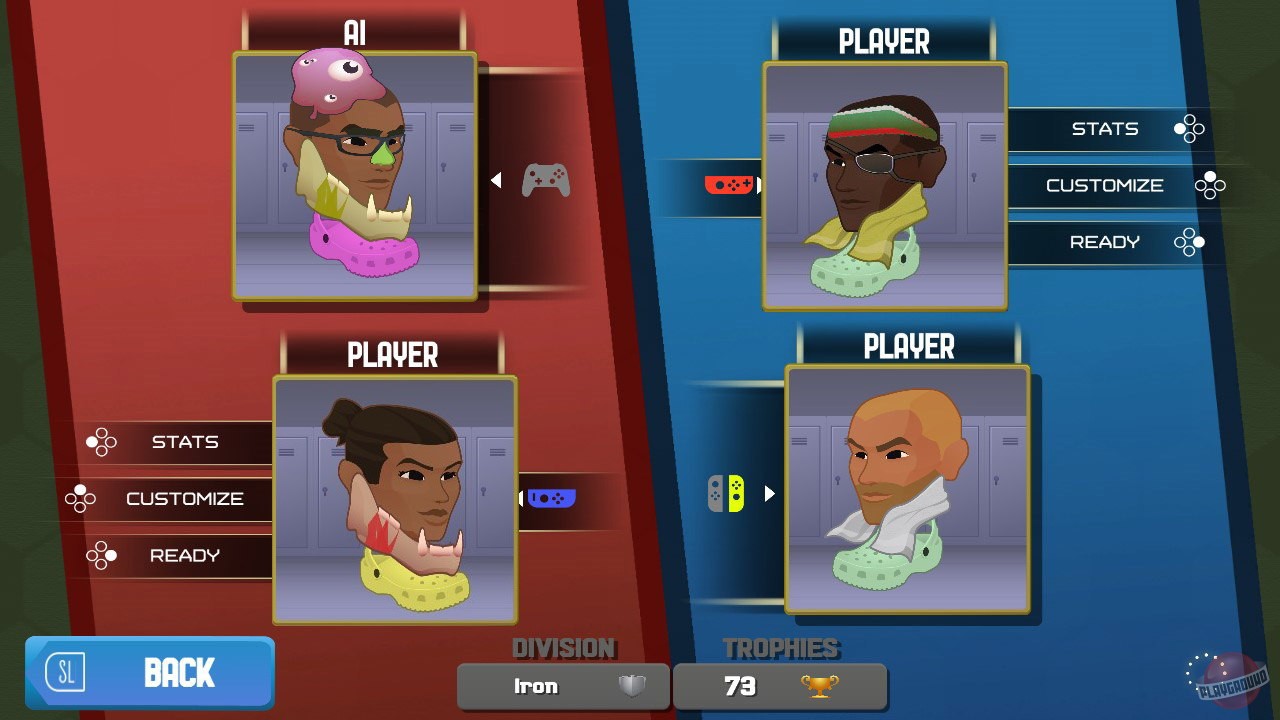Open the Iron division selector

pos(563,686)
